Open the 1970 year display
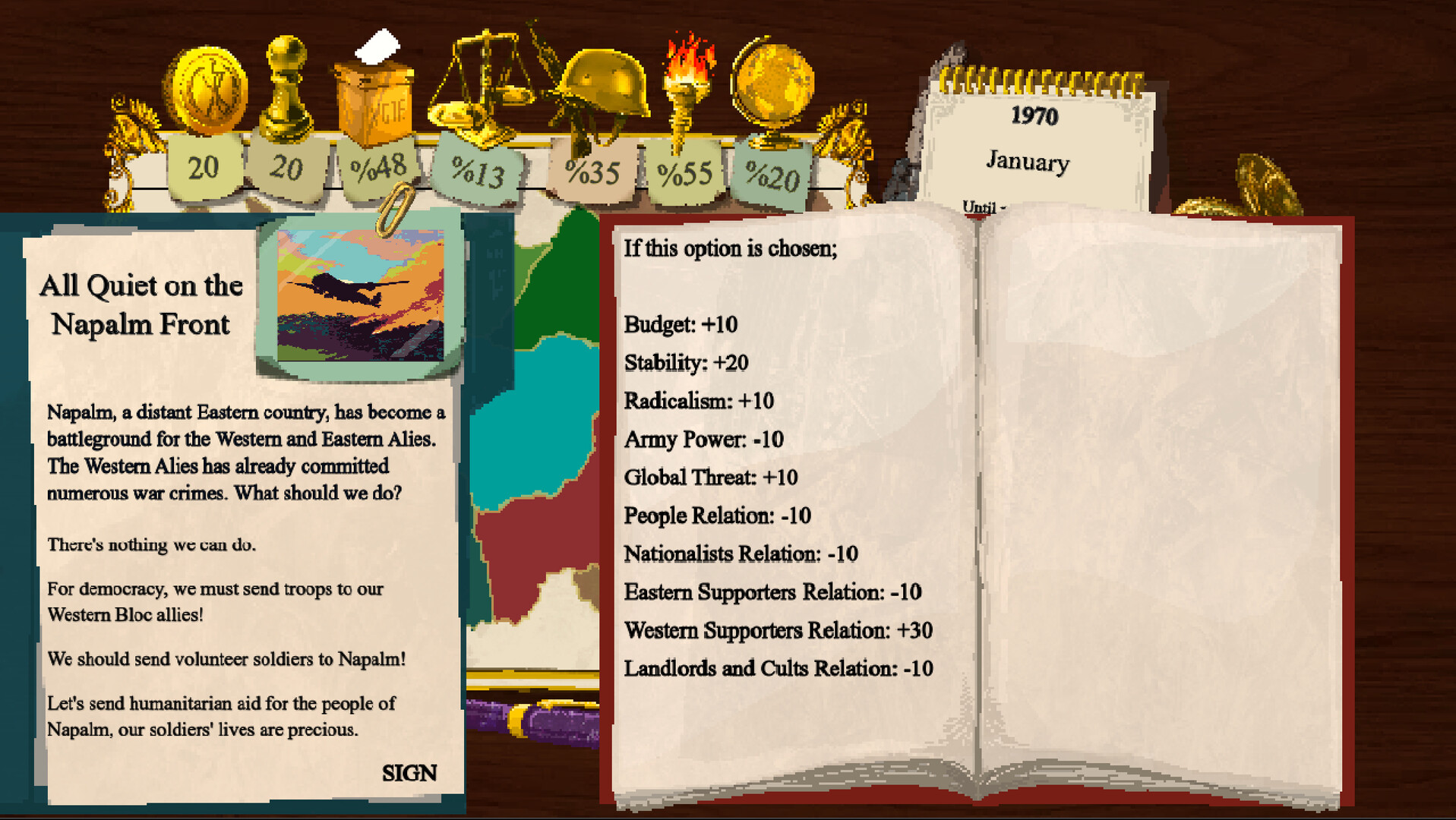Image resolution: width=1456 pixels, height=820 pixels. coord(1034,115)
